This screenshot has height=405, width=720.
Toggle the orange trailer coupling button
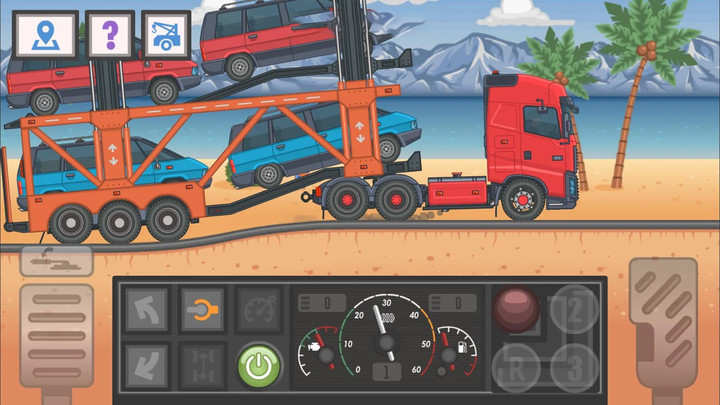tap(202, 310)
